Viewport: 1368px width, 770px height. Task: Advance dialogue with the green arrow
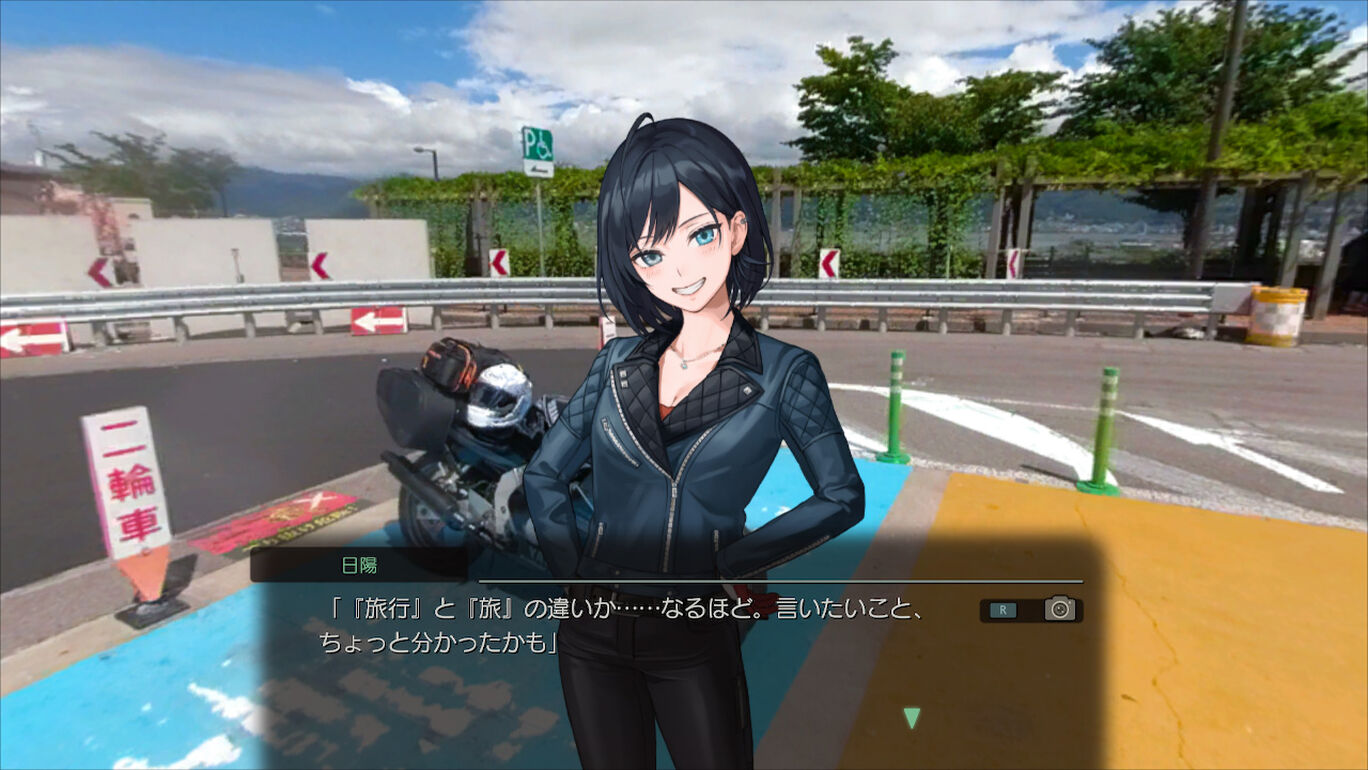pyautogui.click(x=911, y=717)
